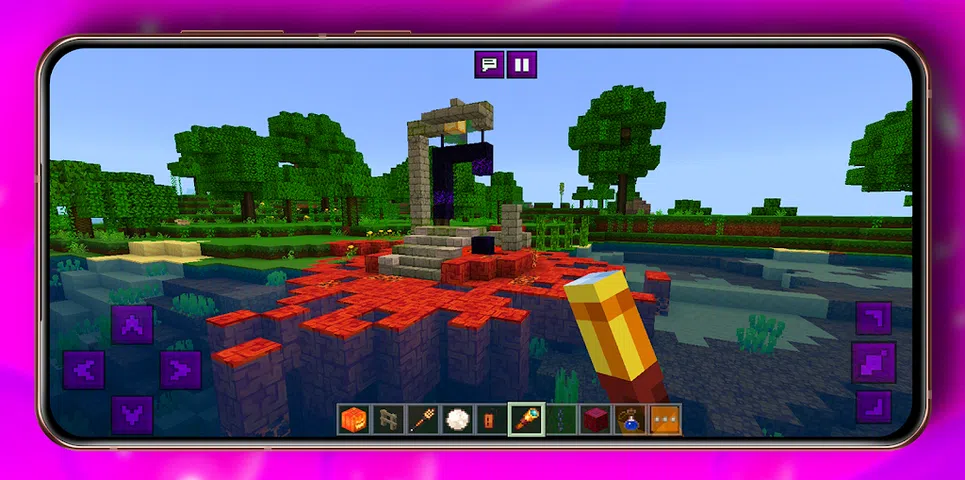Tap the fly-up corner arrow button

(873, 319)
